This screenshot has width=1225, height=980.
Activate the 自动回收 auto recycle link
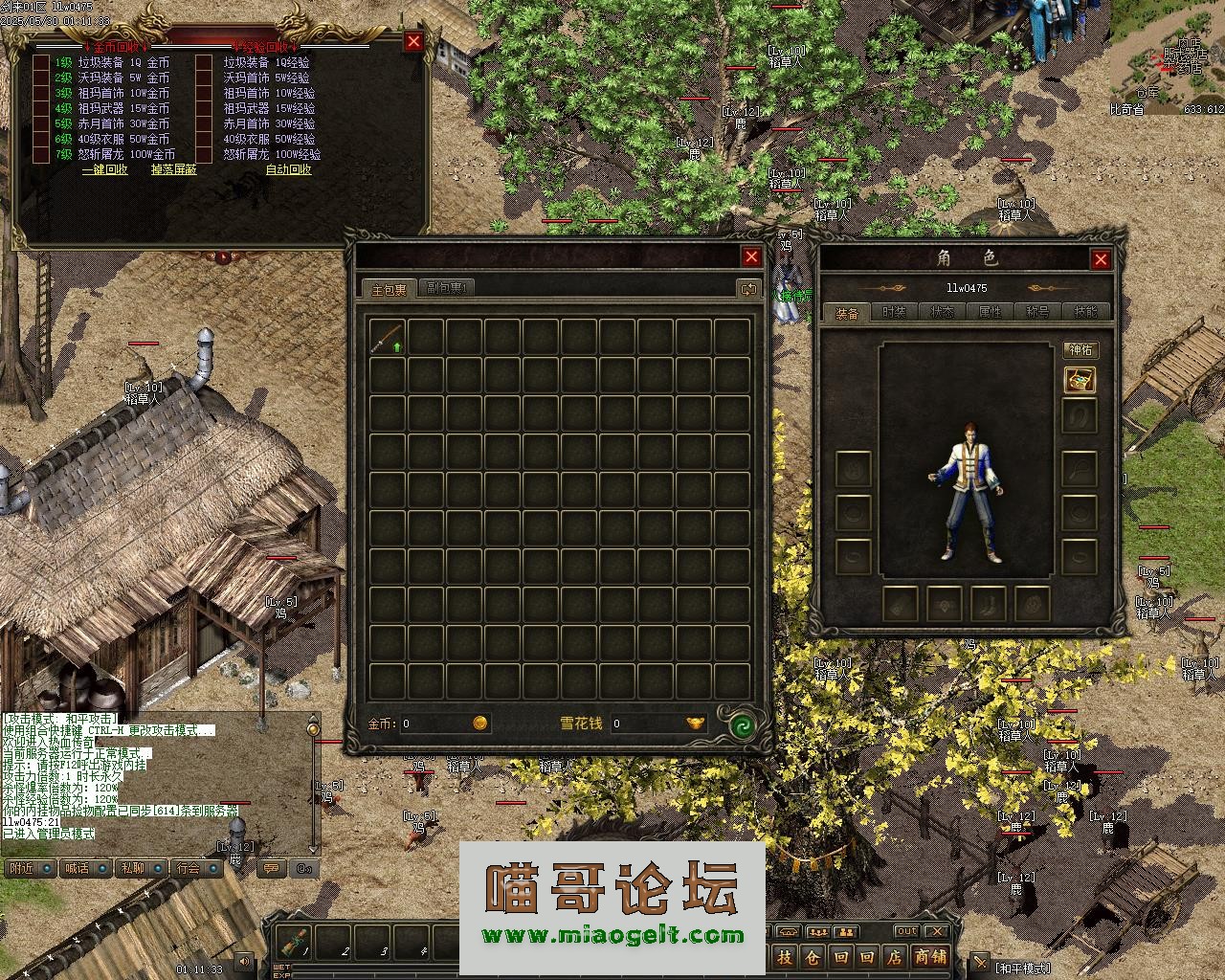click(x=288, y=169)
